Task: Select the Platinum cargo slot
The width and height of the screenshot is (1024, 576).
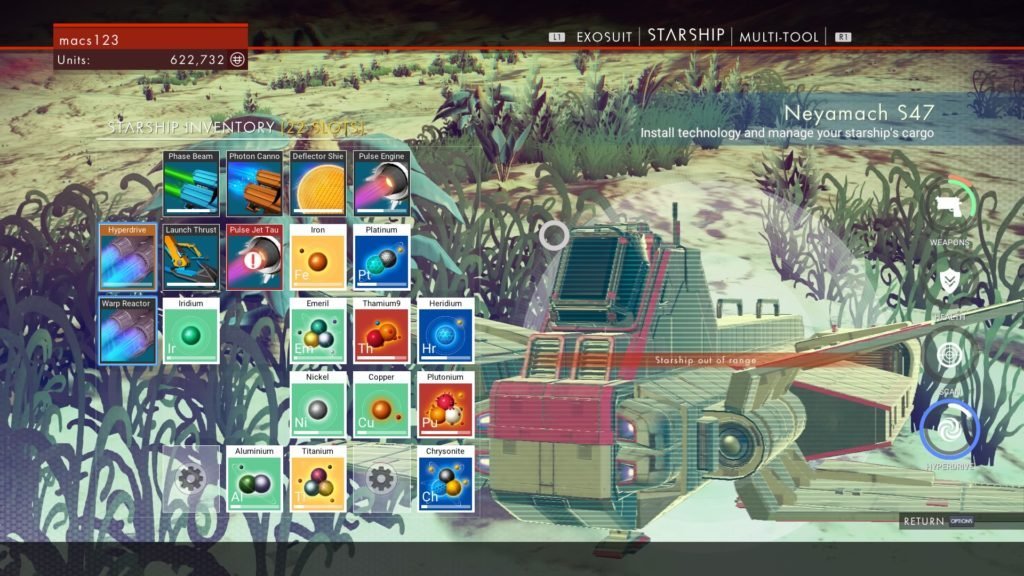Action: [x=382, y=257]
